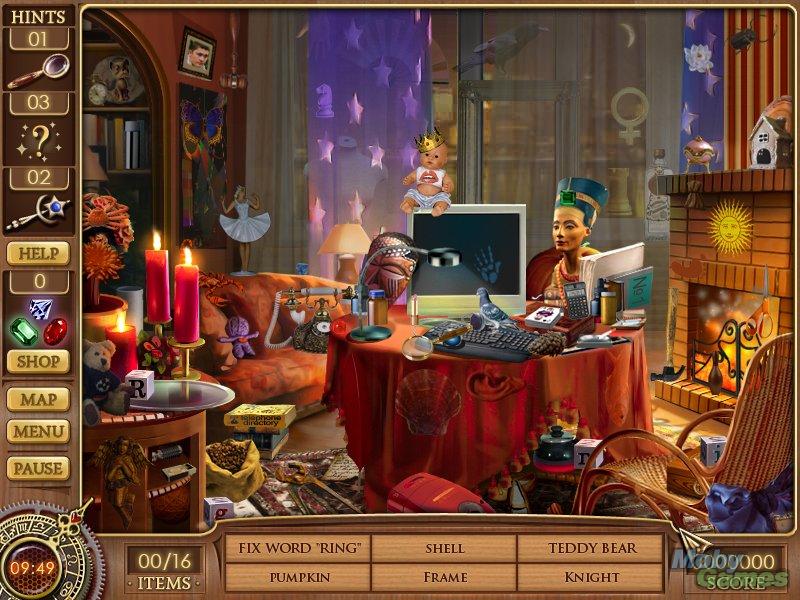
Task: Select Knight in the item list
Action: (x=590, y=577)
